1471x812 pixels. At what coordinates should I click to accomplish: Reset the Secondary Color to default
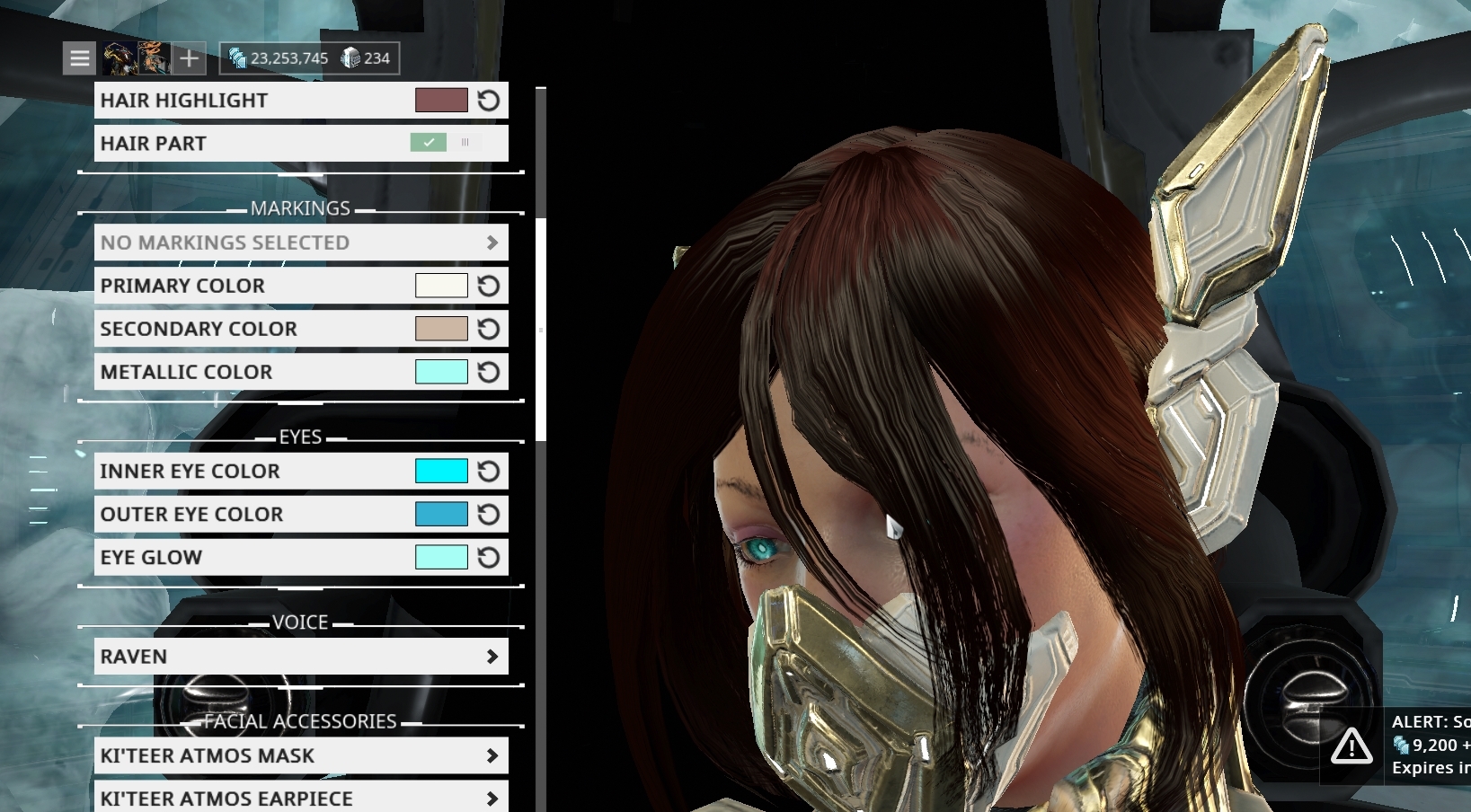(x=488, y=328)
